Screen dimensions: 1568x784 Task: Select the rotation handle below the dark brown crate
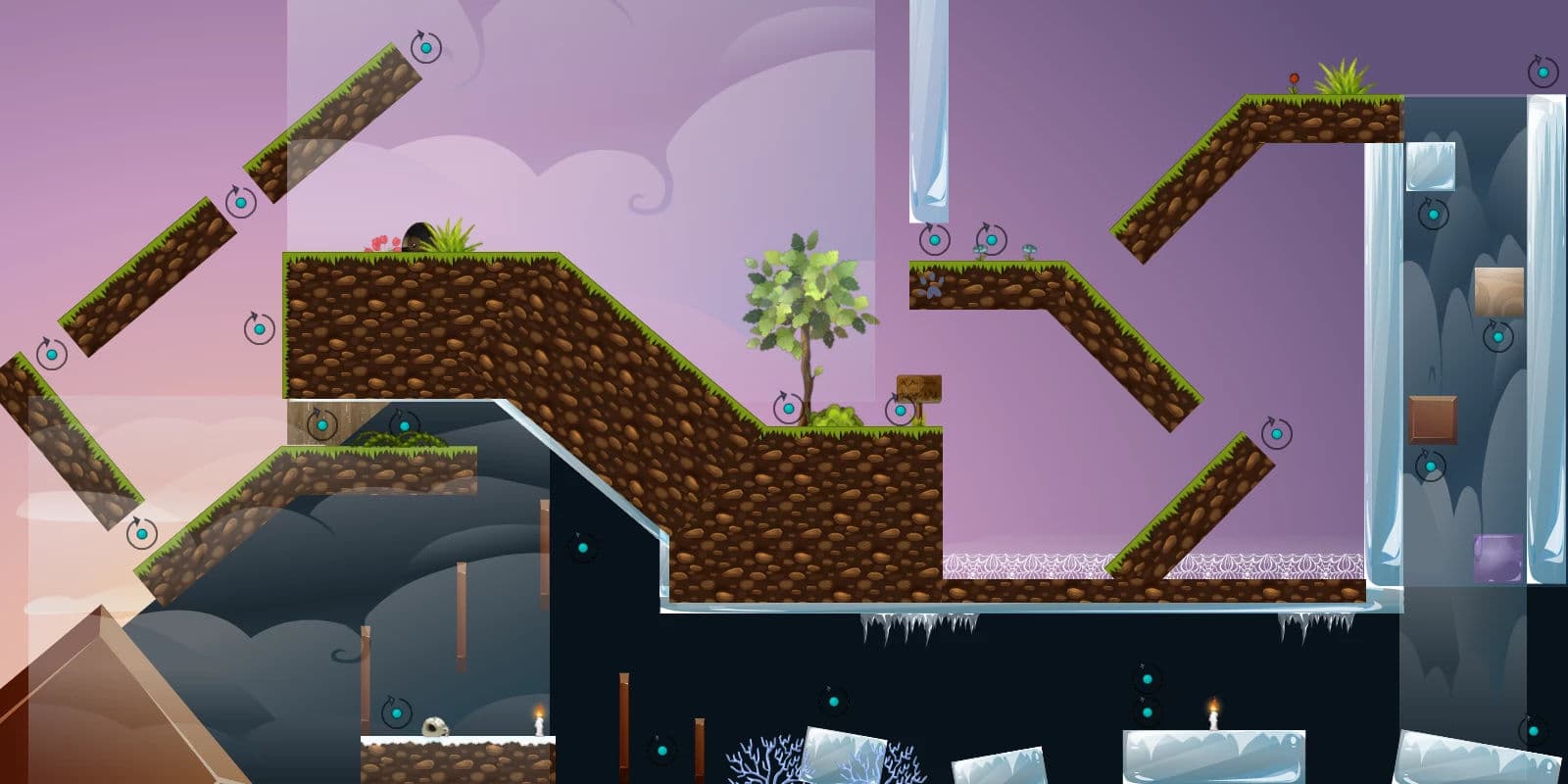pyautogui.click(x=1430, y=465)
